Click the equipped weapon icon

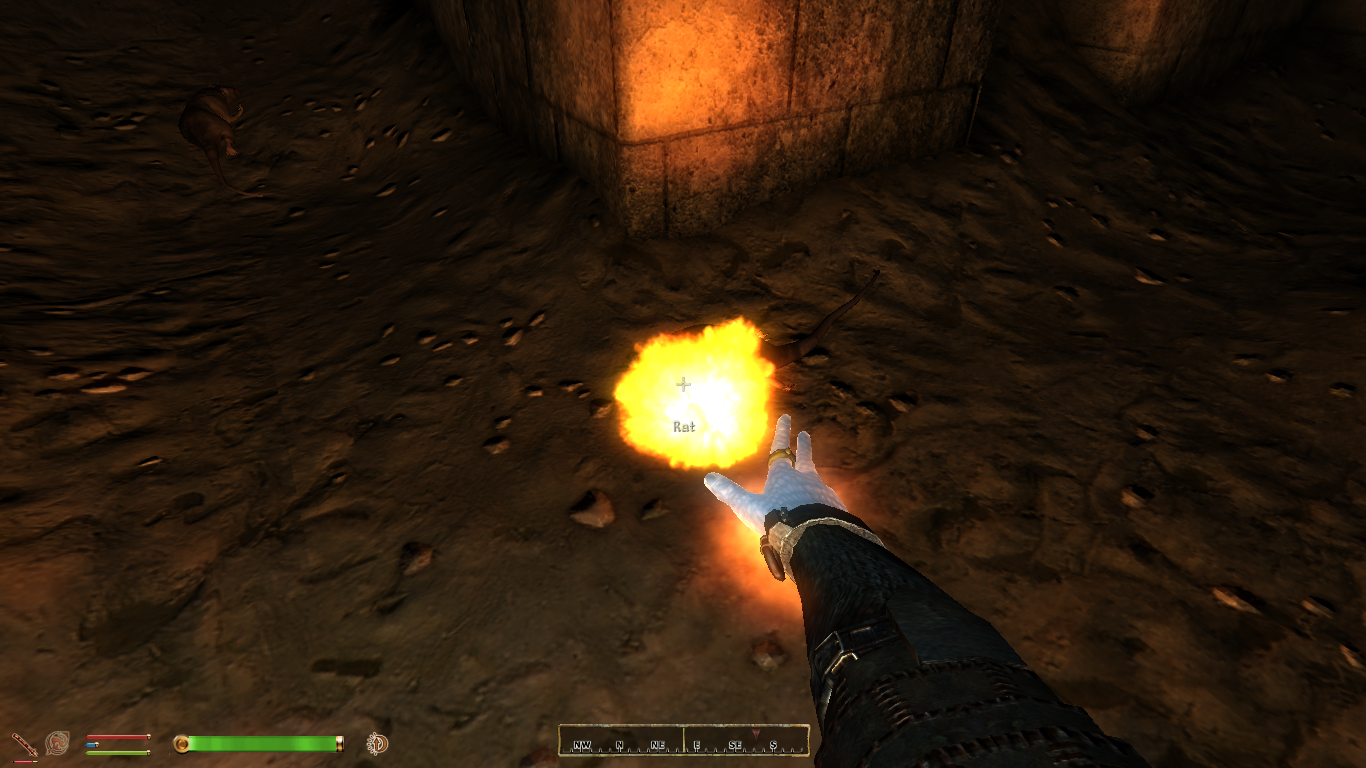[23, 744]
